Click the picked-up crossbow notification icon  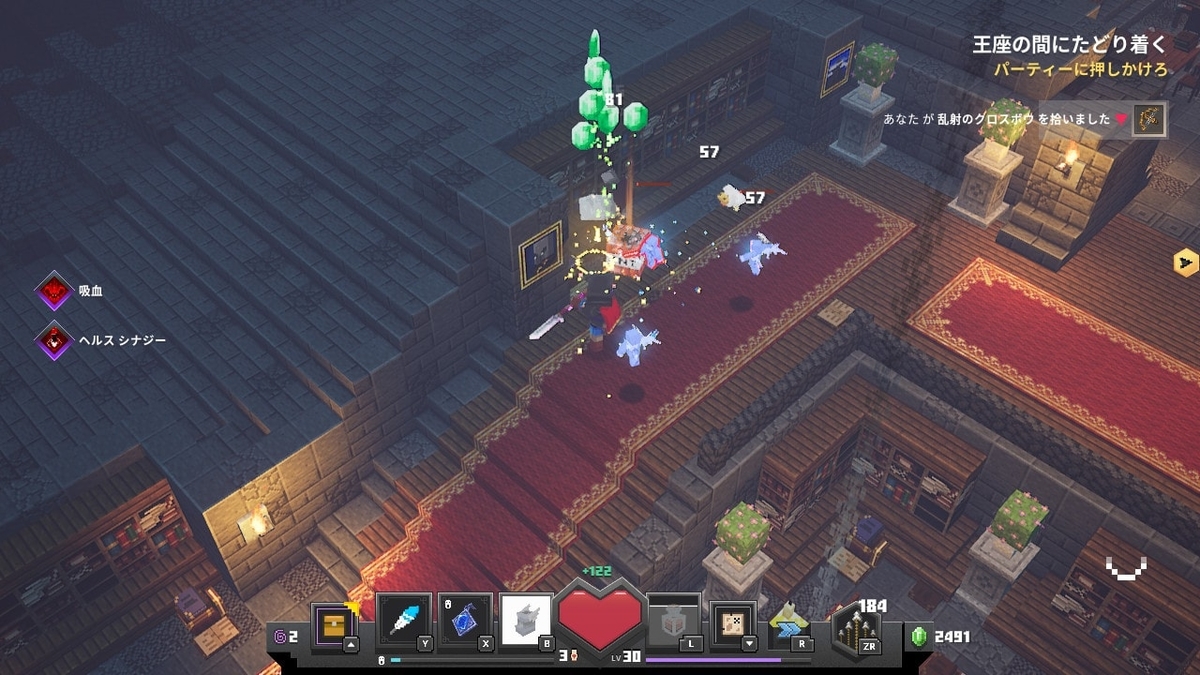[1149, 119]
